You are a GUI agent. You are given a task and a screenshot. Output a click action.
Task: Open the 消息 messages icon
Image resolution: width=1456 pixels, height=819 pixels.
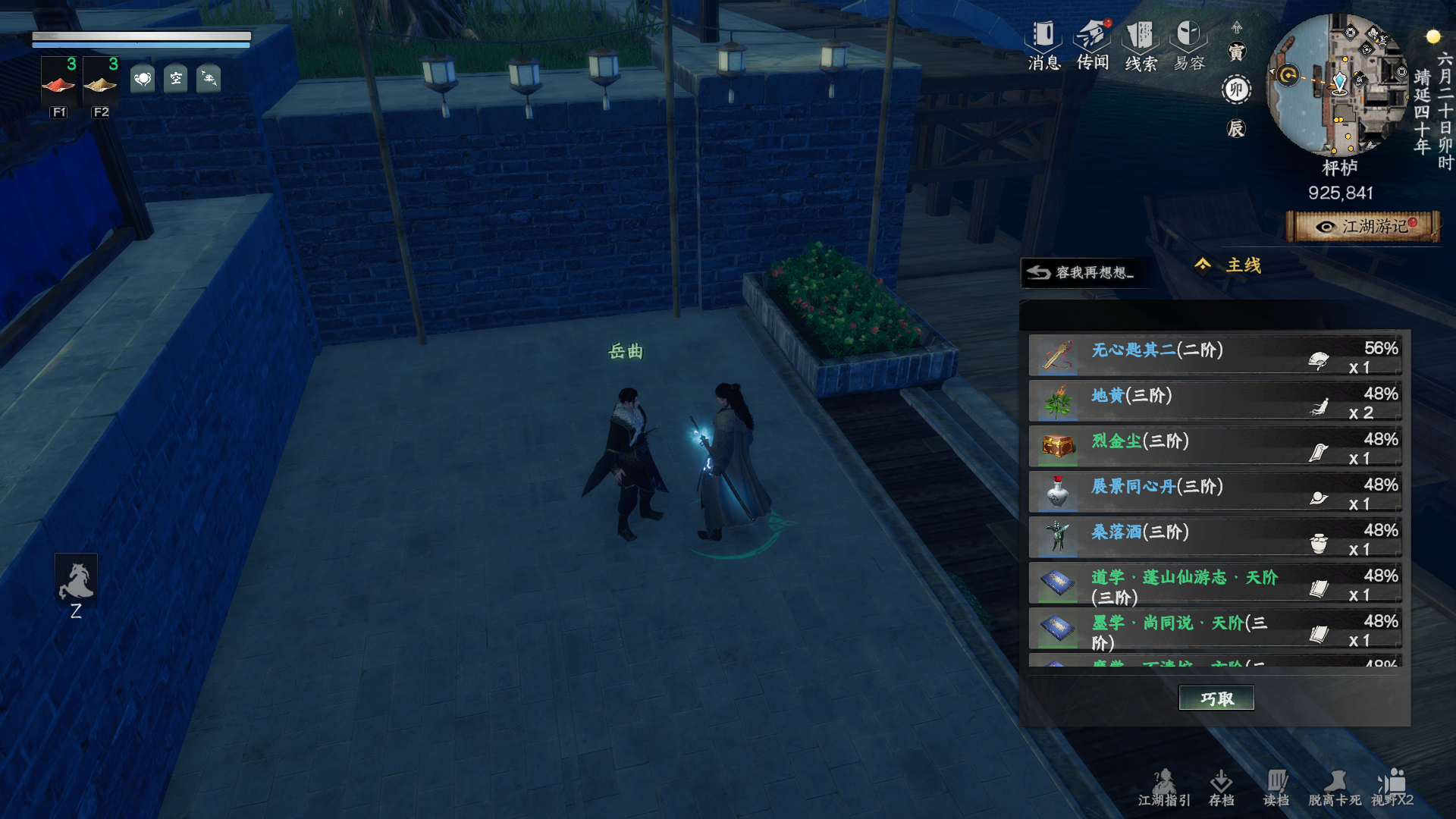(1043, 45)
